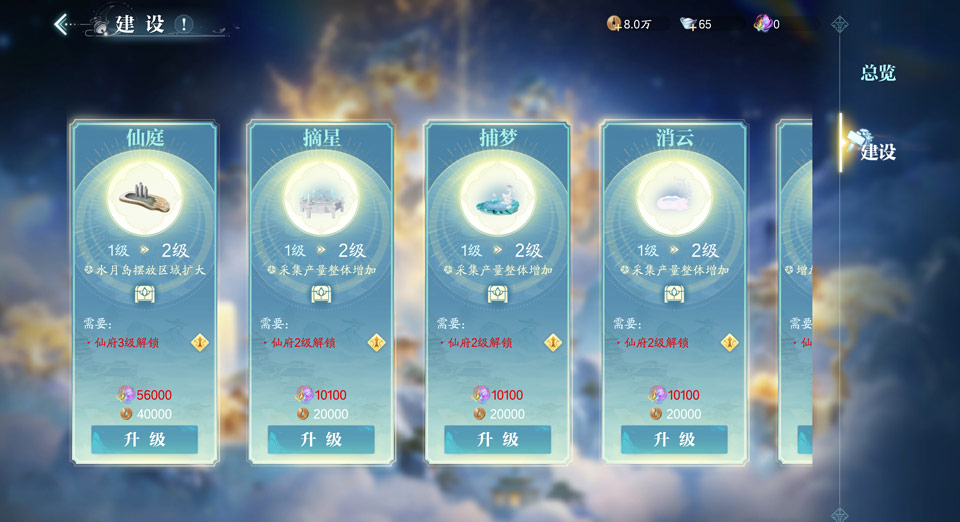Select the 捕梦 building thumbnail
Image resolution: width=960 pixels, height=522 pixels.
tap(497, 196)
